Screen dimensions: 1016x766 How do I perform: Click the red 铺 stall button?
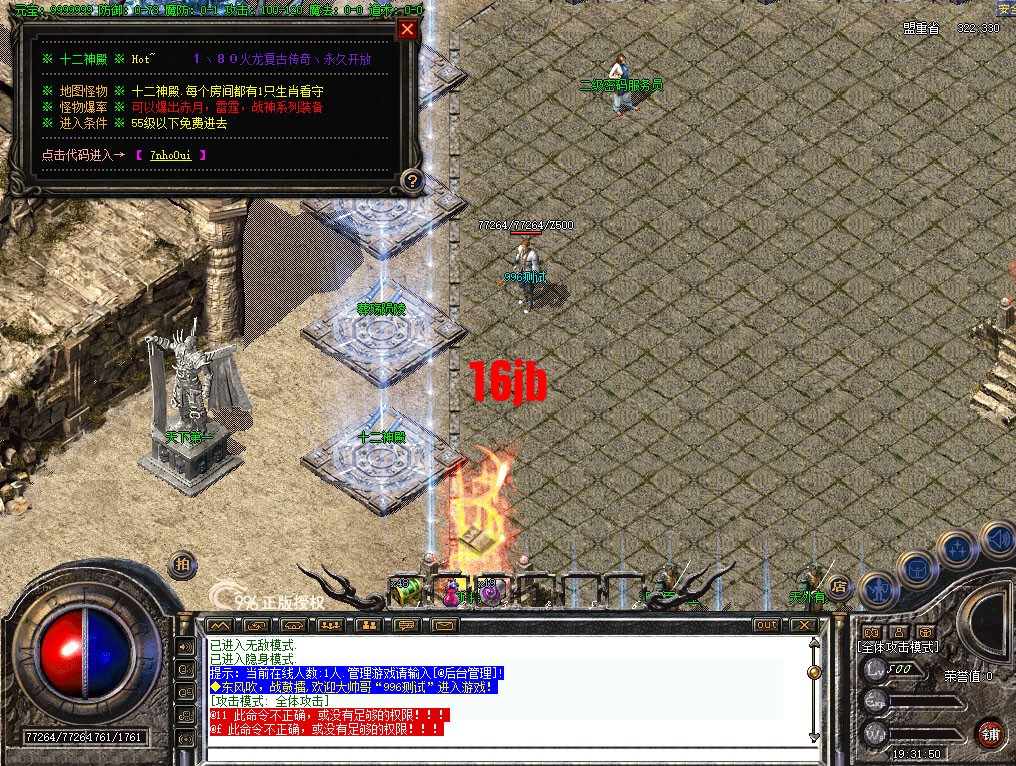click(x=990, y=731)
